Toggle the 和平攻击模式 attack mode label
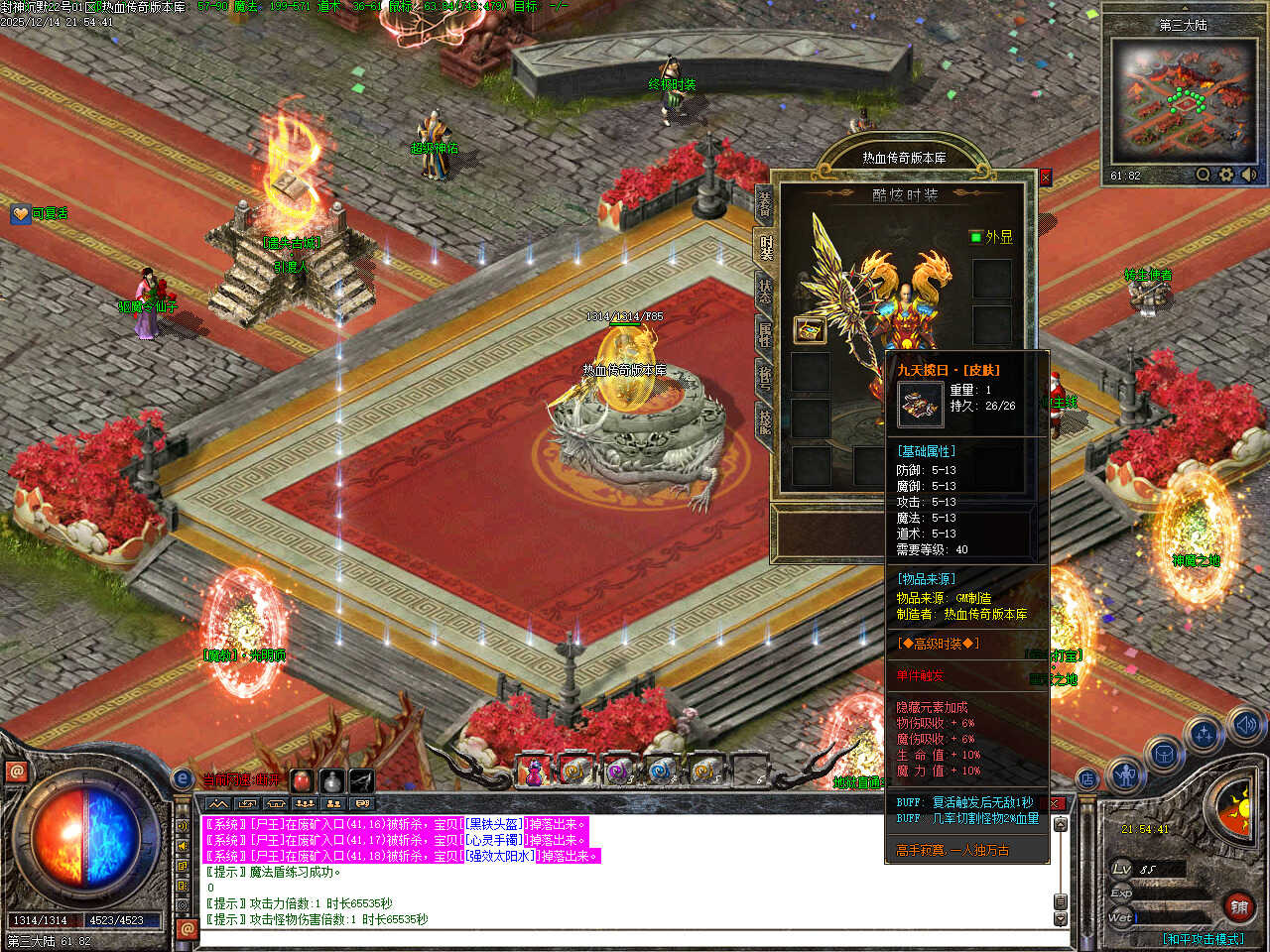1270x952 pixels. click(x=1204, y=938)
